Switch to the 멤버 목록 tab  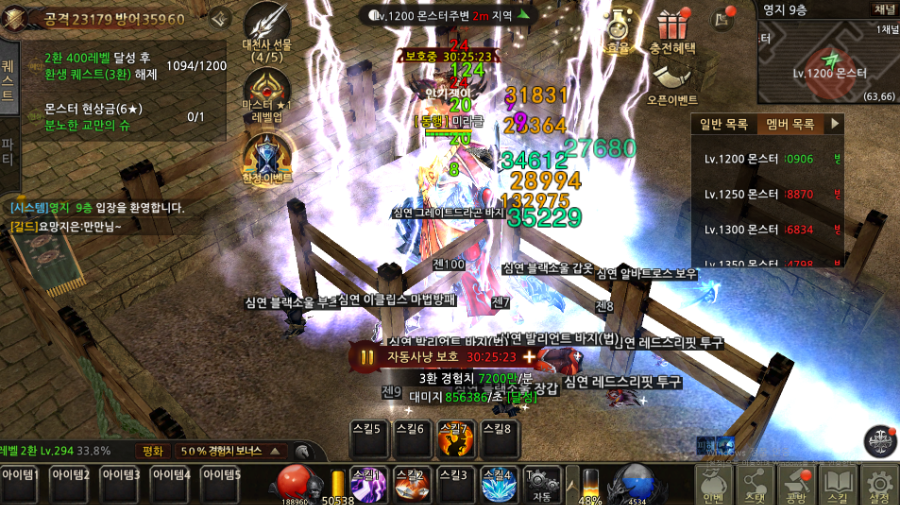click(790, 124)
